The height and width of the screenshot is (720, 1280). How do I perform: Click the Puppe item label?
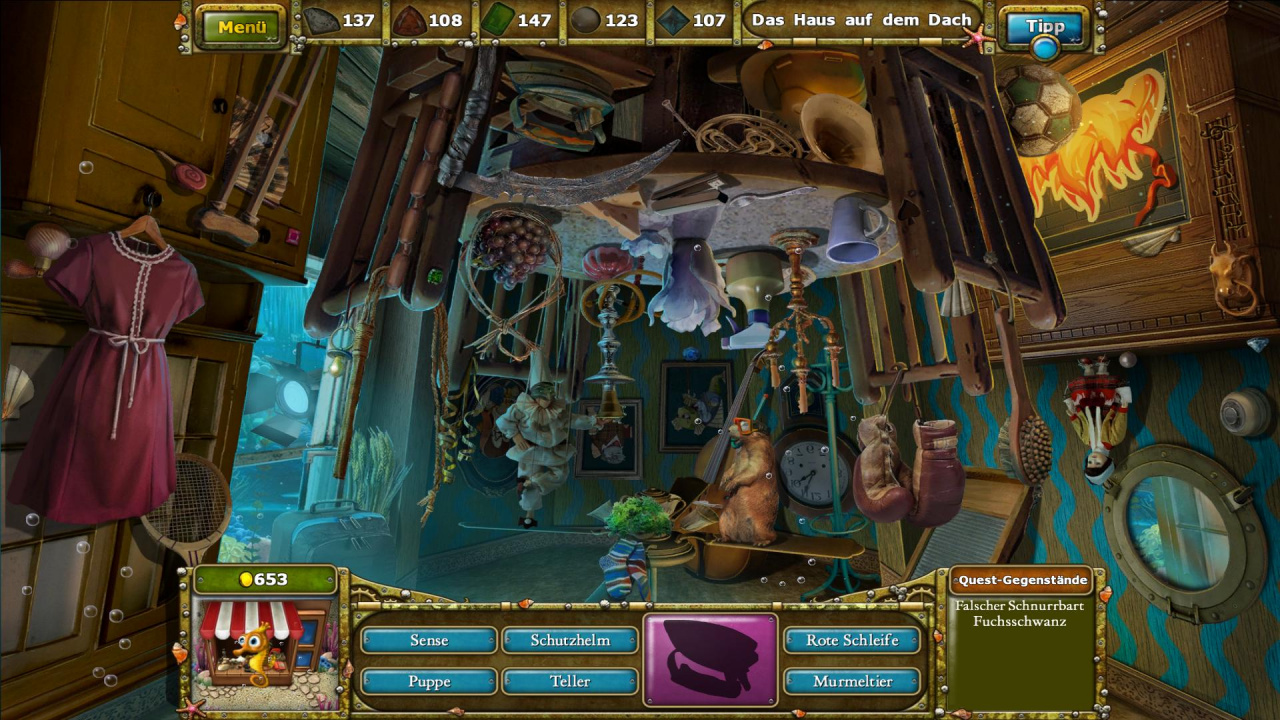[x=429, y=681]
